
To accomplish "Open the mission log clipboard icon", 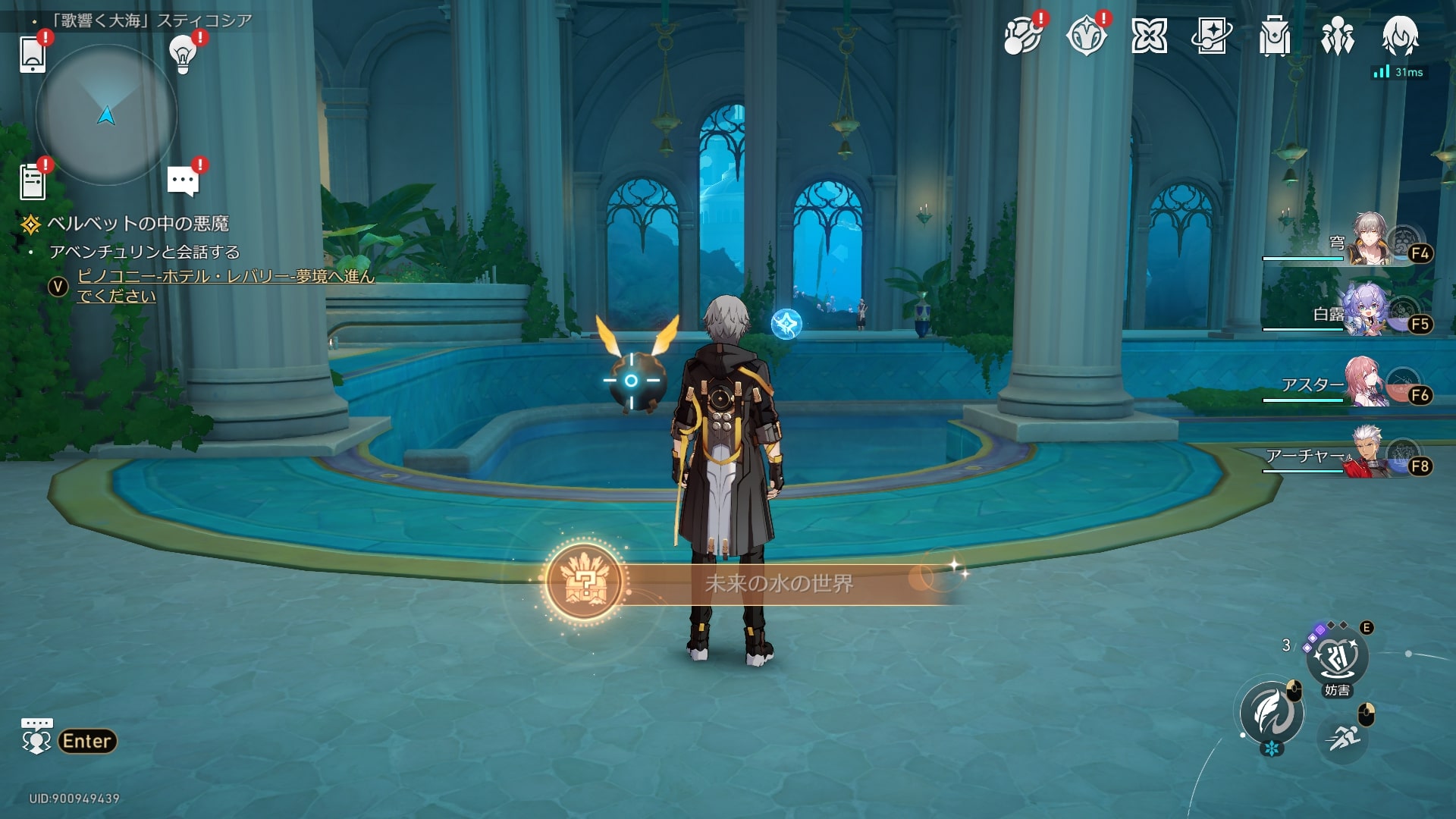I will pos(33,182).
